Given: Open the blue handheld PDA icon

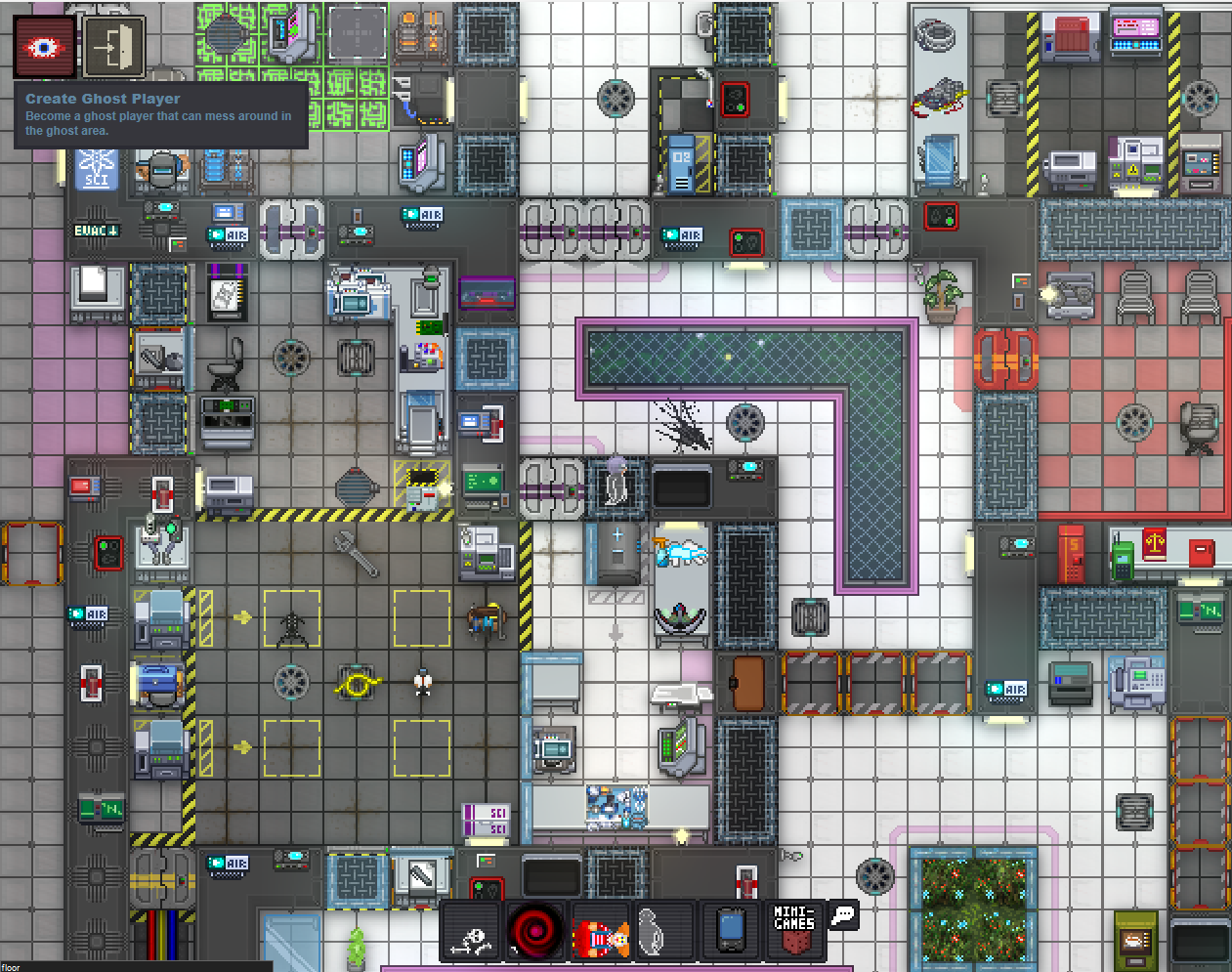Looking at the screenshot, I should point(730,931).
